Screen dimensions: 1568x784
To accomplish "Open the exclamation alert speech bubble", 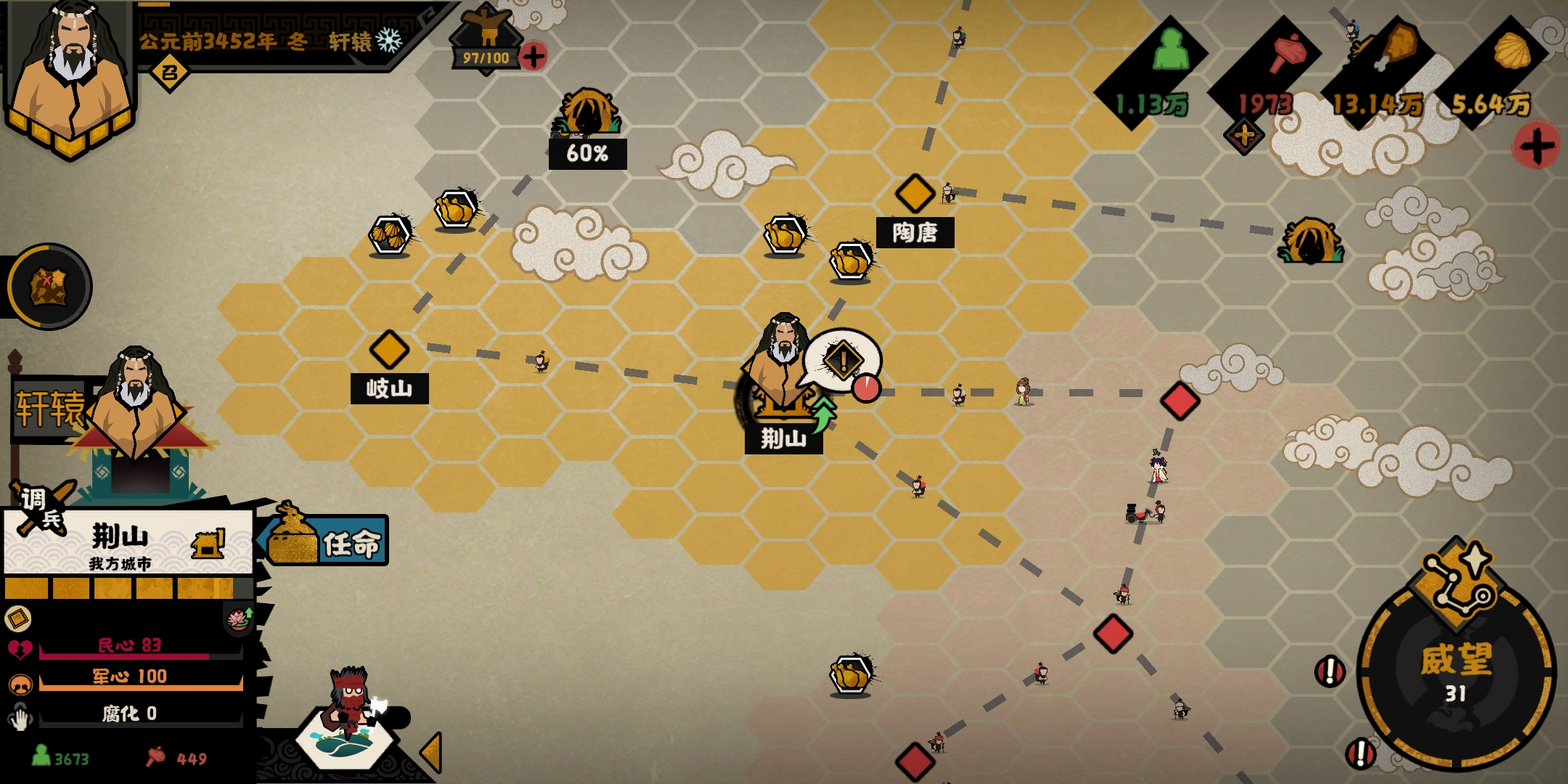I will [843, 361].
